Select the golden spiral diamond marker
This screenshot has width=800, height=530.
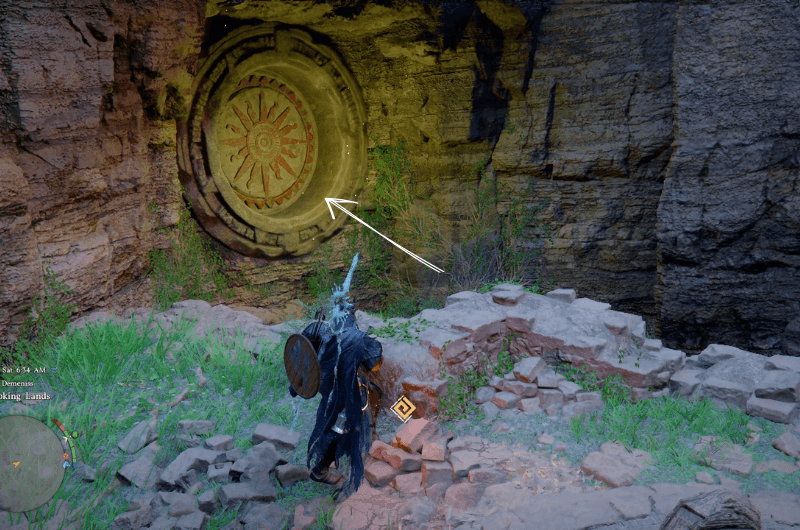(403, 408)
